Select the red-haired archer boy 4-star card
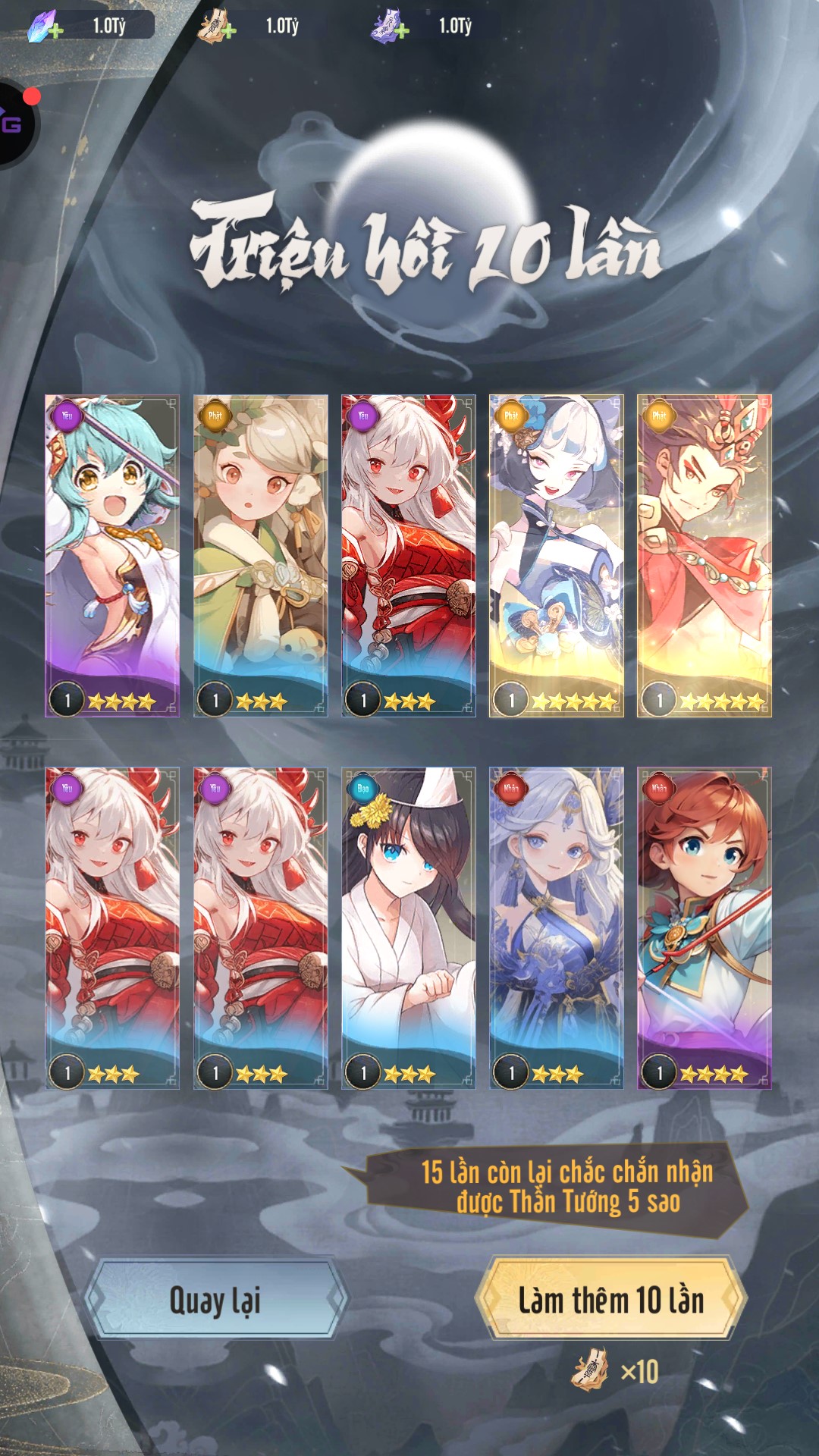819x1456 pixels. tap(704, 928)
